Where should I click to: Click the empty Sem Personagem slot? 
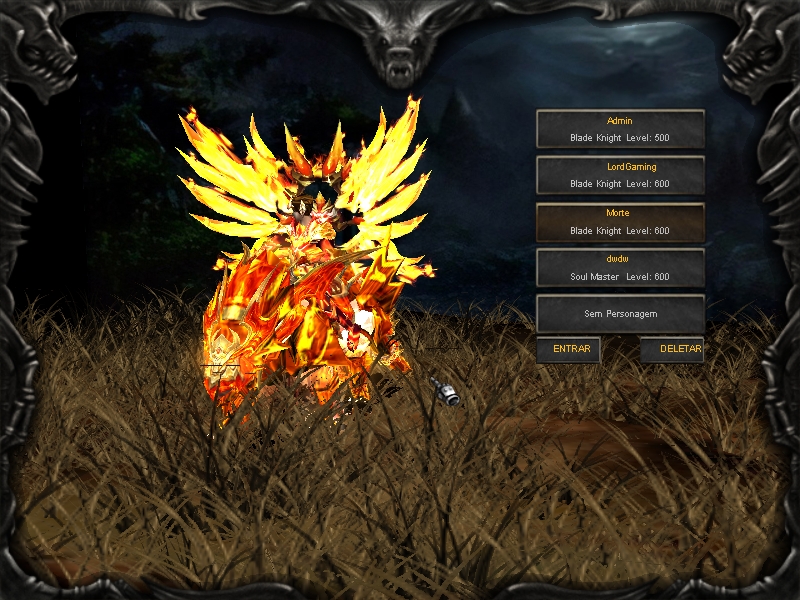click(x=620, y=314)
